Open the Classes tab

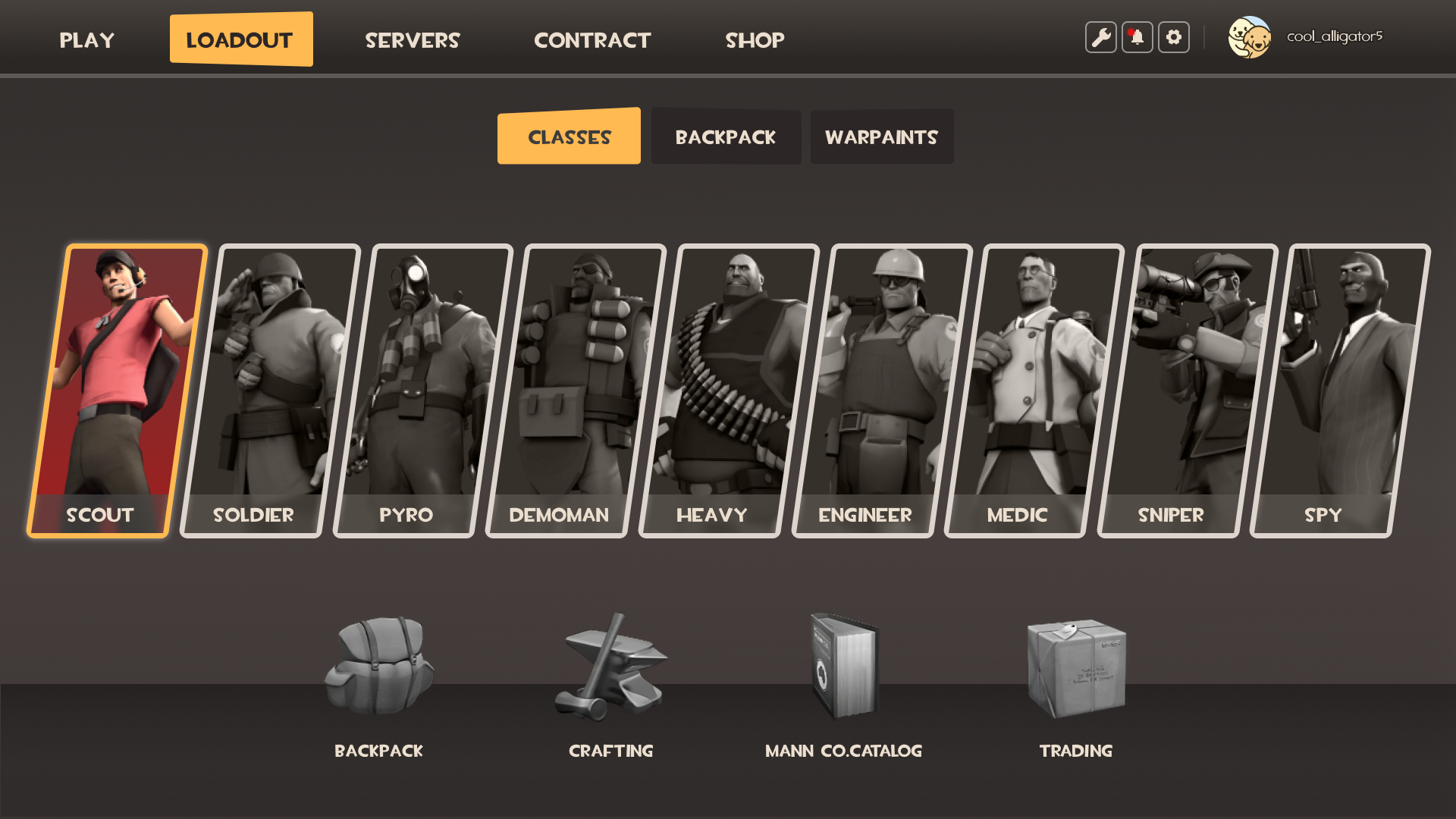tap(569, 136)
